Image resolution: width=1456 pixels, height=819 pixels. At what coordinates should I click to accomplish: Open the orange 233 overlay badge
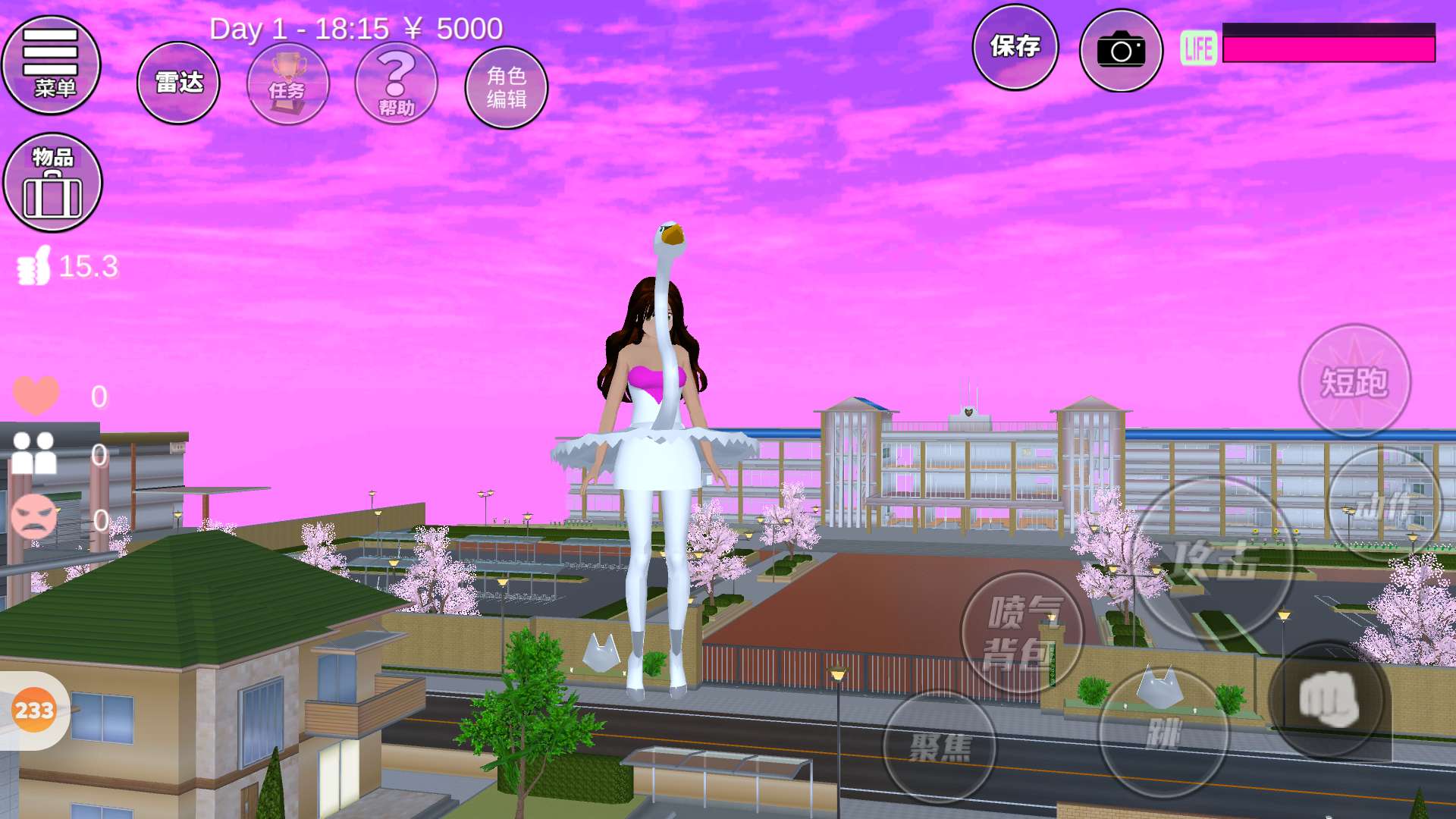click(x=34, y=711)
